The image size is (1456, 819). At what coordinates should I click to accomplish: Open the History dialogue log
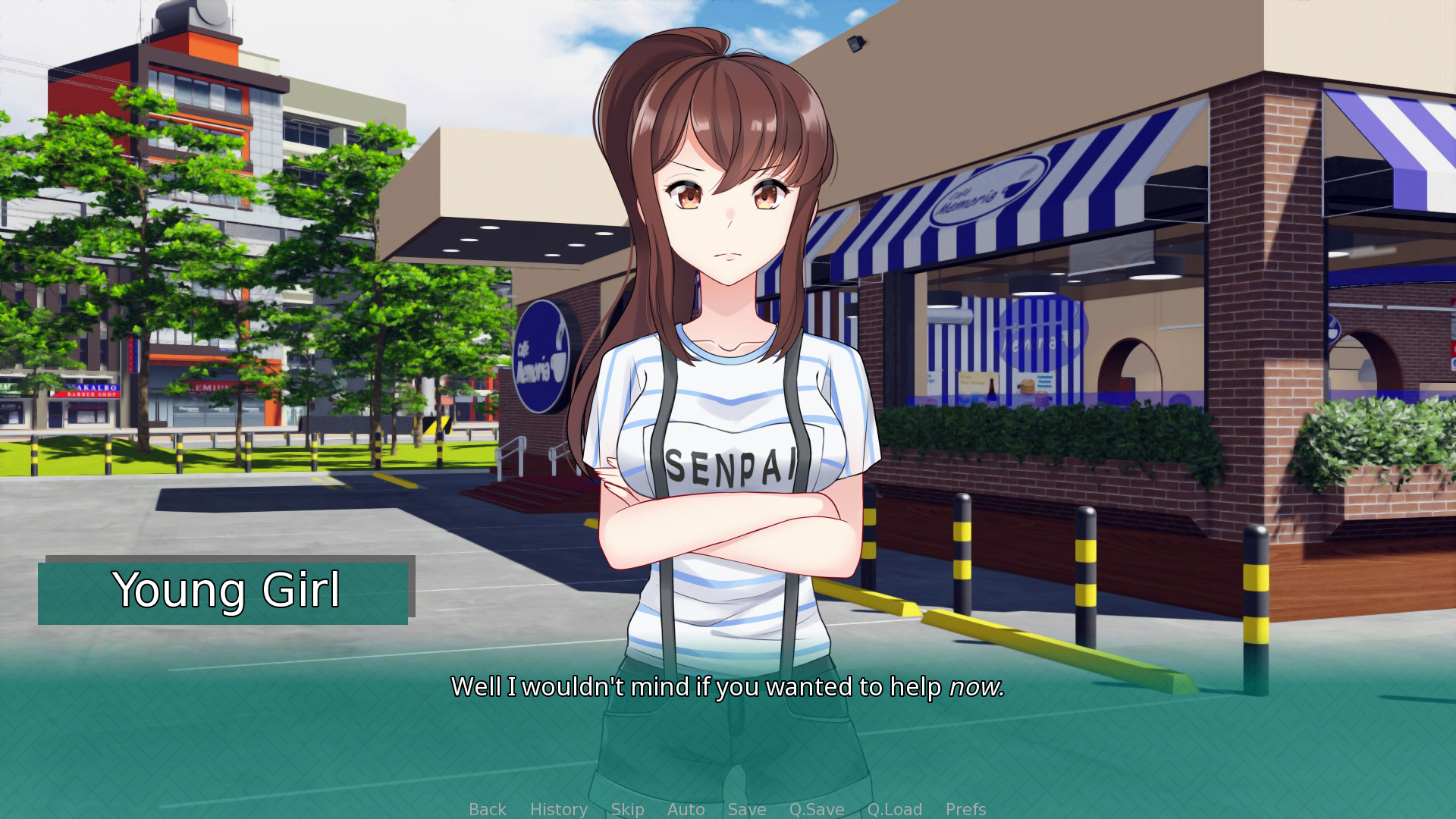tap(558, 809)
